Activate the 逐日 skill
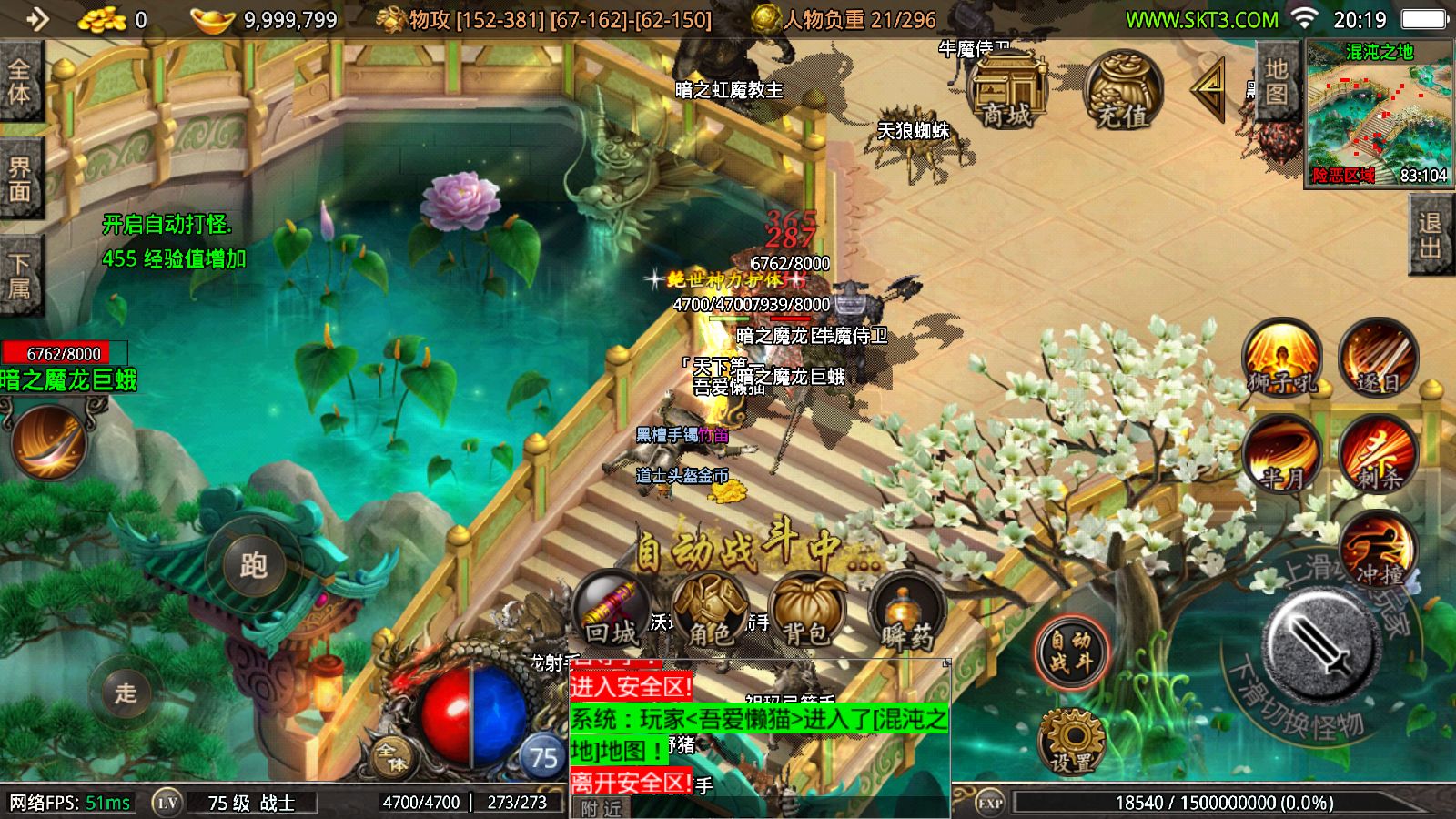Screen dimensions: 1456x819 point(1378,358)
